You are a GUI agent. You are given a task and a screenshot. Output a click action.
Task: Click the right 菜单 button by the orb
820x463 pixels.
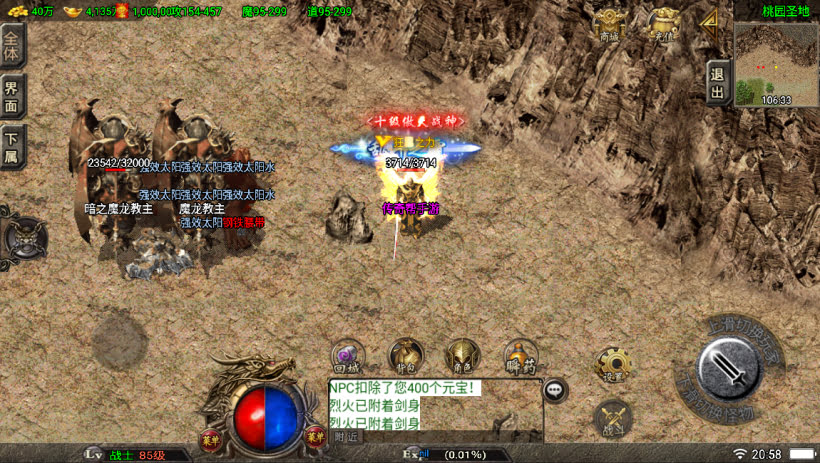coord(316,435)
